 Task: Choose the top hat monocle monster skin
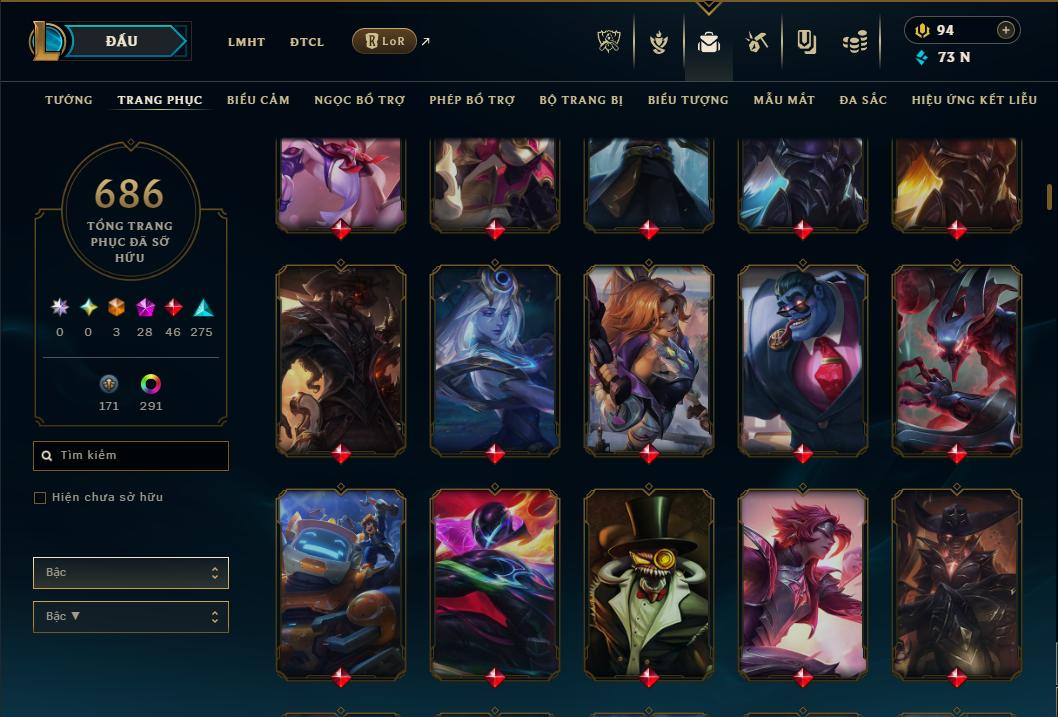(649, 583)
